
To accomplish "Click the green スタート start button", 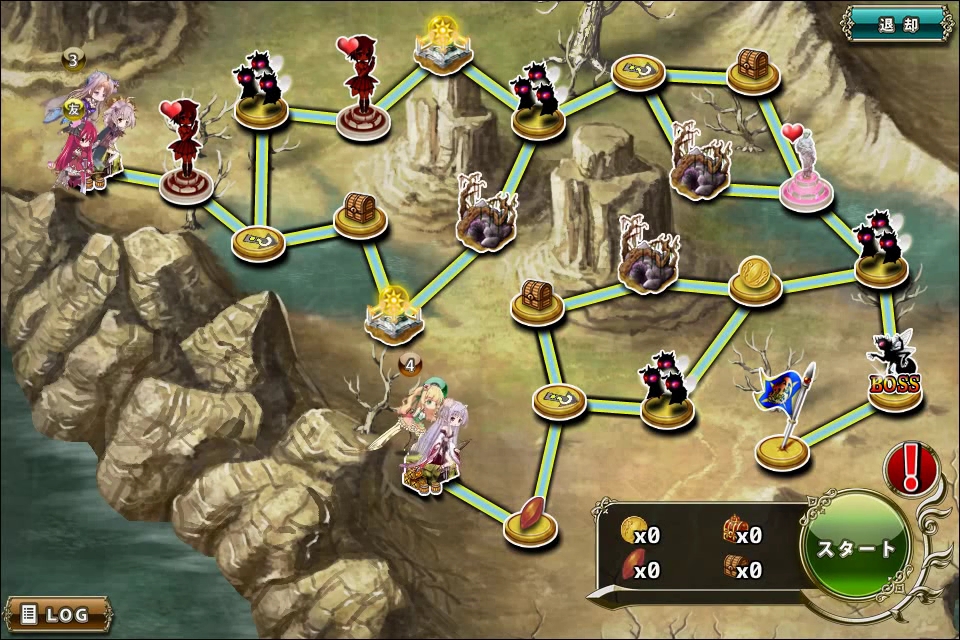I will point(856,548).
